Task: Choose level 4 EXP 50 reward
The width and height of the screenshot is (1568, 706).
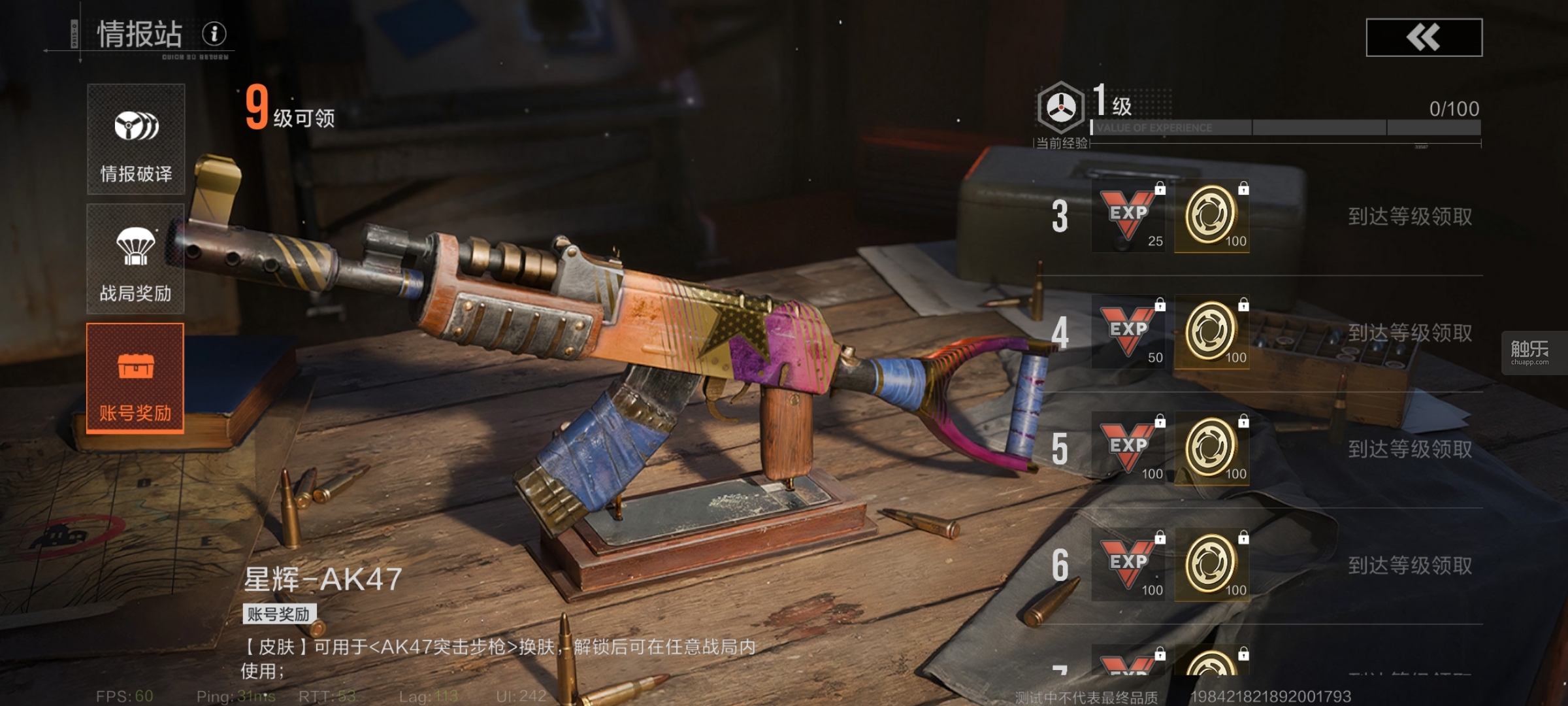Action: [1130, 332]
